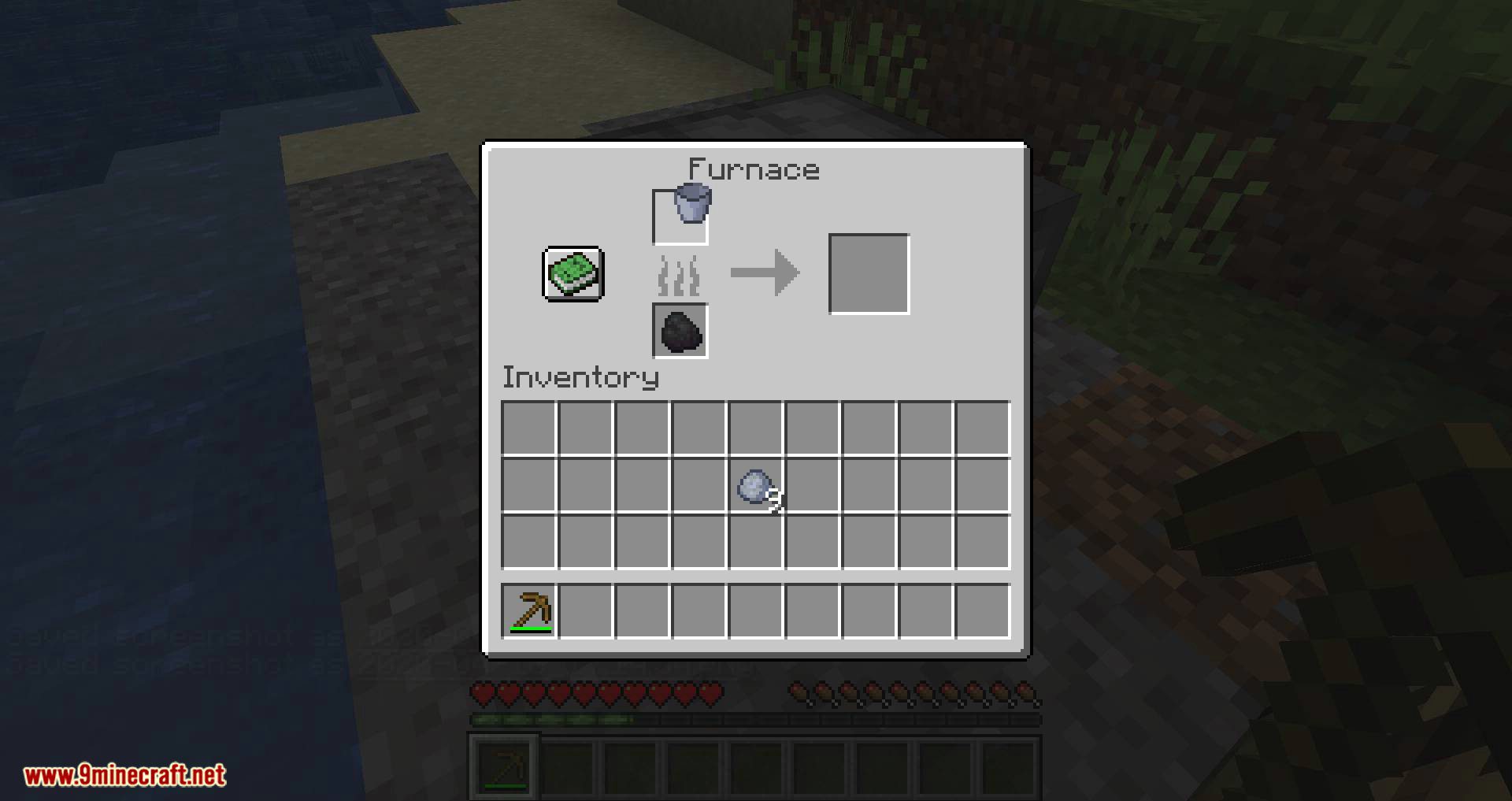
Task: Grab the wooden pickaxe from the hotbar row
Action: [529, 610]
